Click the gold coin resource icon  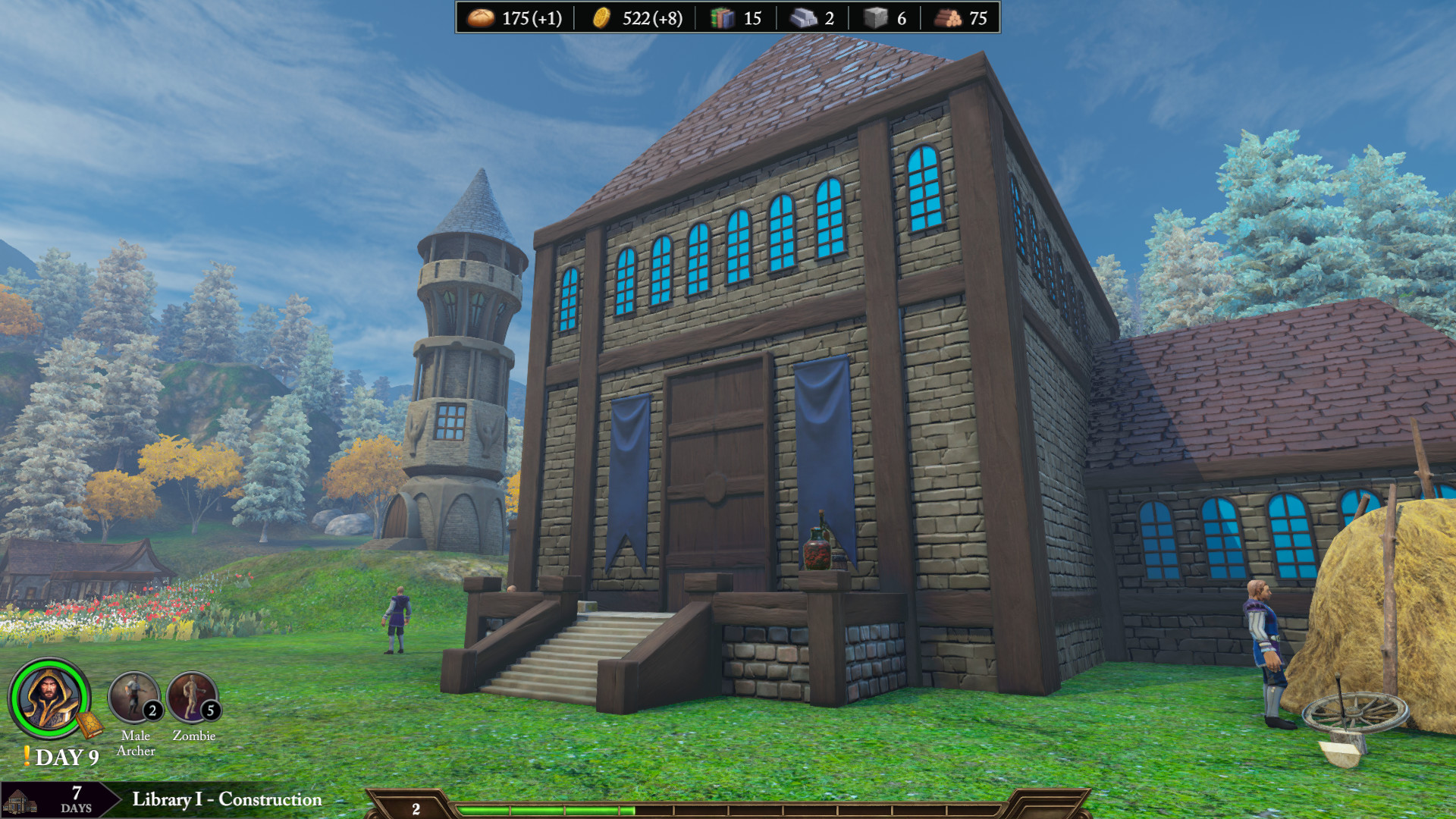point(601,17)
